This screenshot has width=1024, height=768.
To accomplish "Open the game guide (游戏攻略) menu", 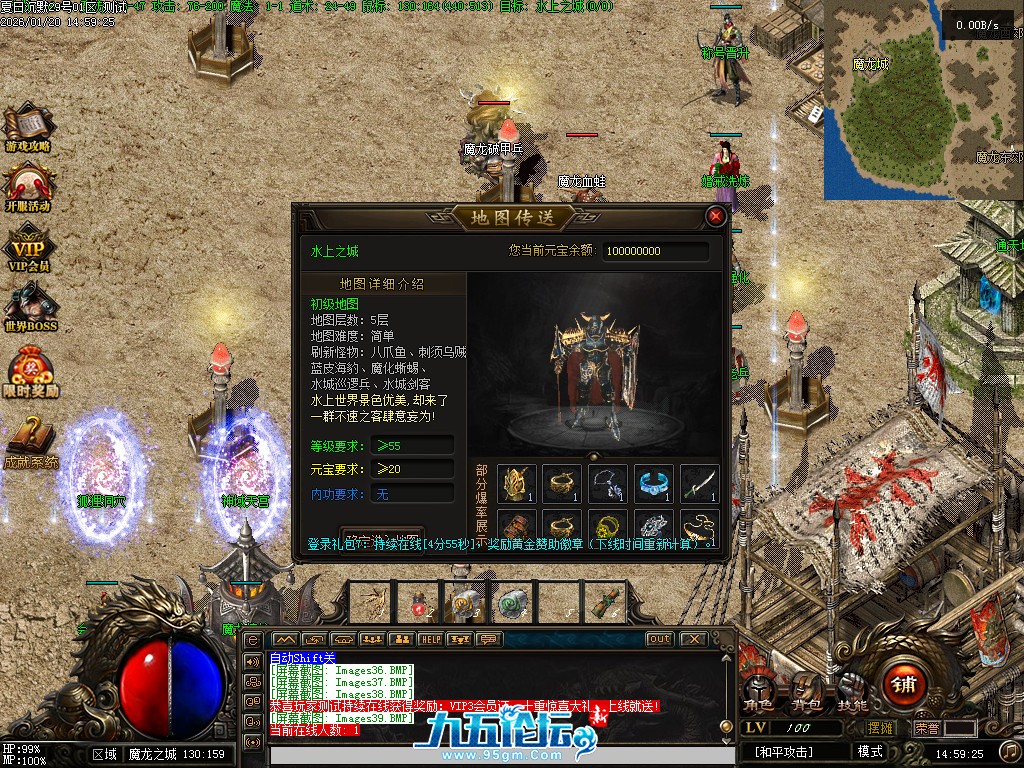I will (x=29, y=128).
